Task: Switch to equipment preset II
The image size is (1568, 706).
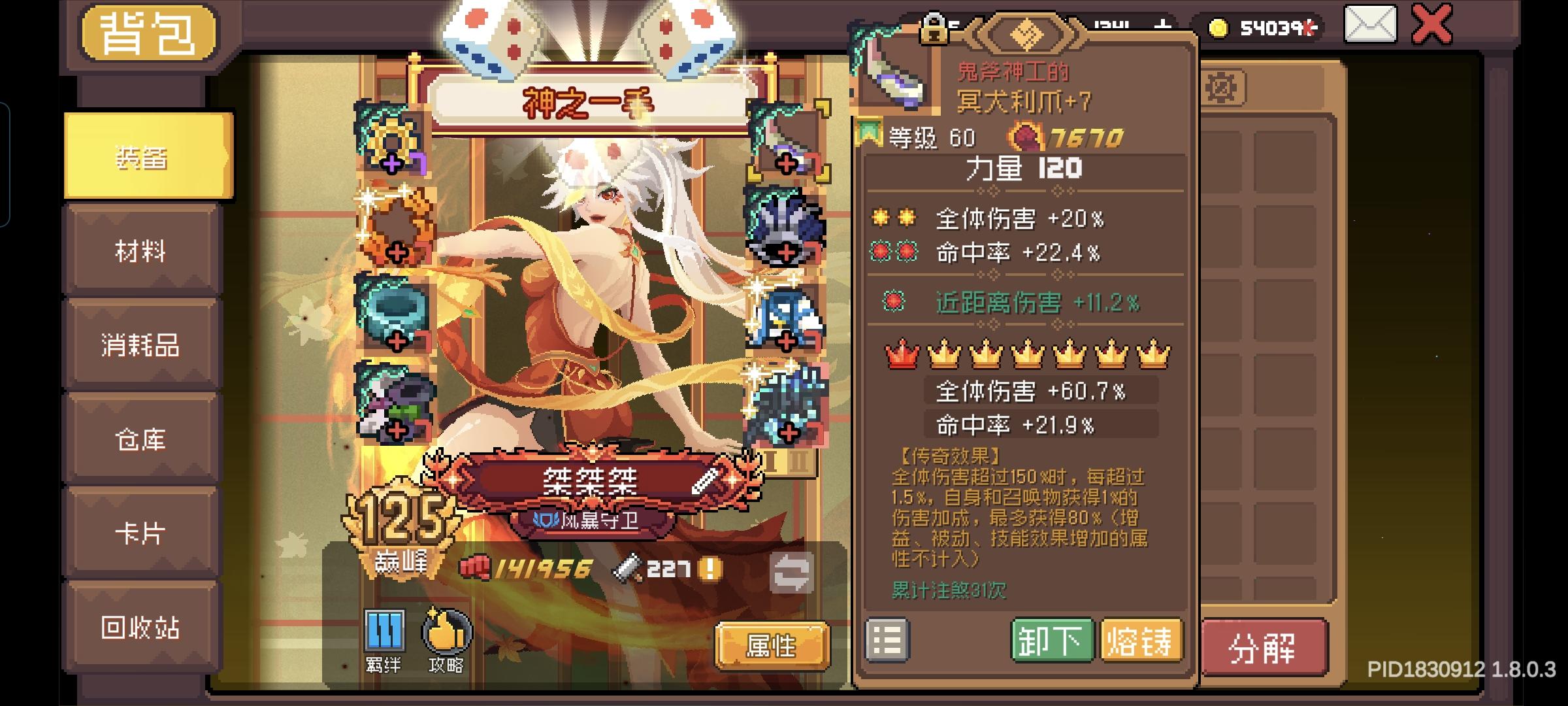Action: (800, 461)
